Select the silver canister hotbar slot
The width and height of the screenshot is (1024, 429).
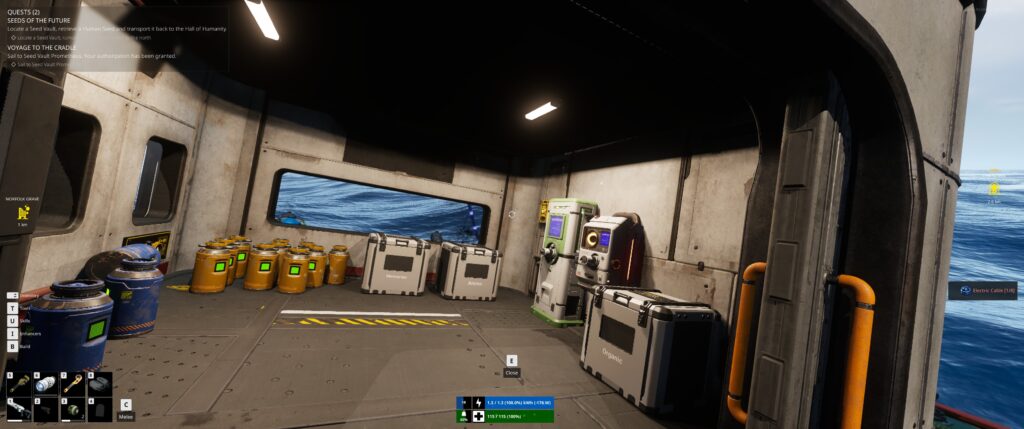(45, 383)
